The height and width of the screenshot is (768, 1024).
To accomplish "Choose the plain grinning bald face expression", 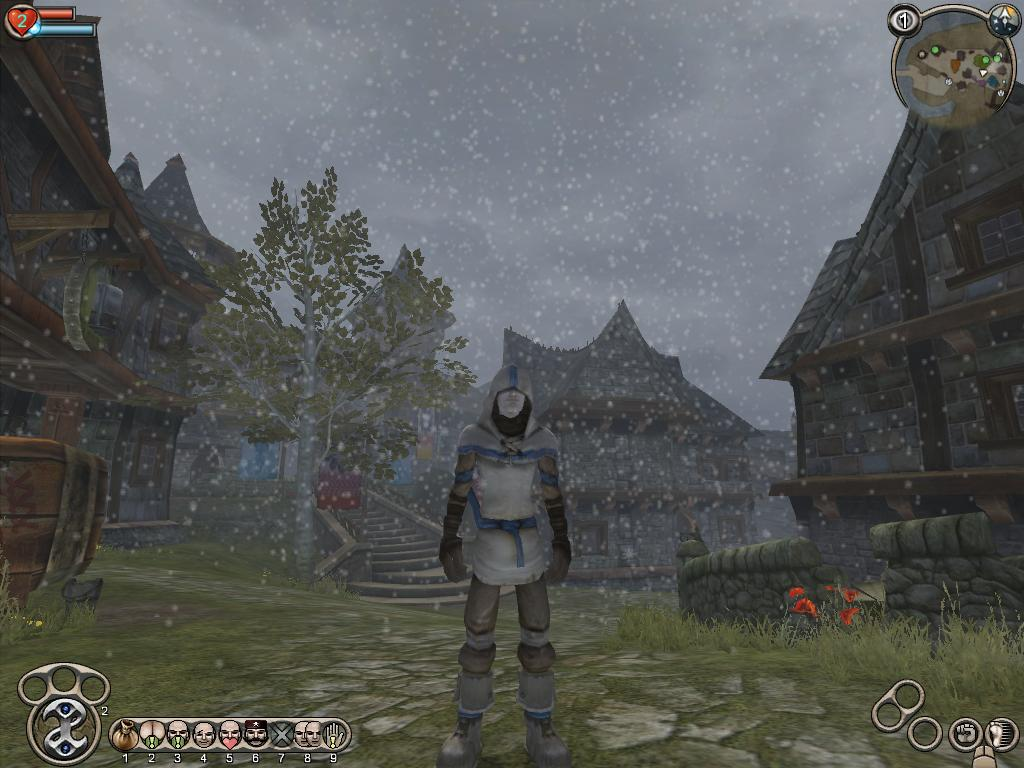I will coord(204,735).
